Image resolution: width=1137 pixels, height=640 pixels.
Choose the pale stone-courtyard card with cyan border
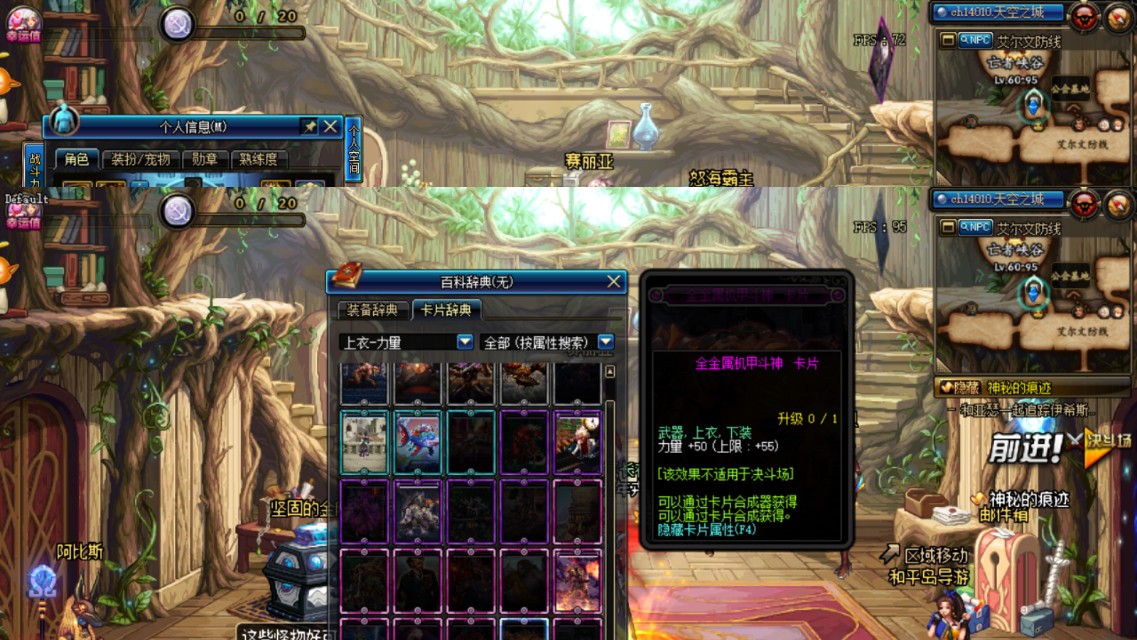(x=366, y=441)
